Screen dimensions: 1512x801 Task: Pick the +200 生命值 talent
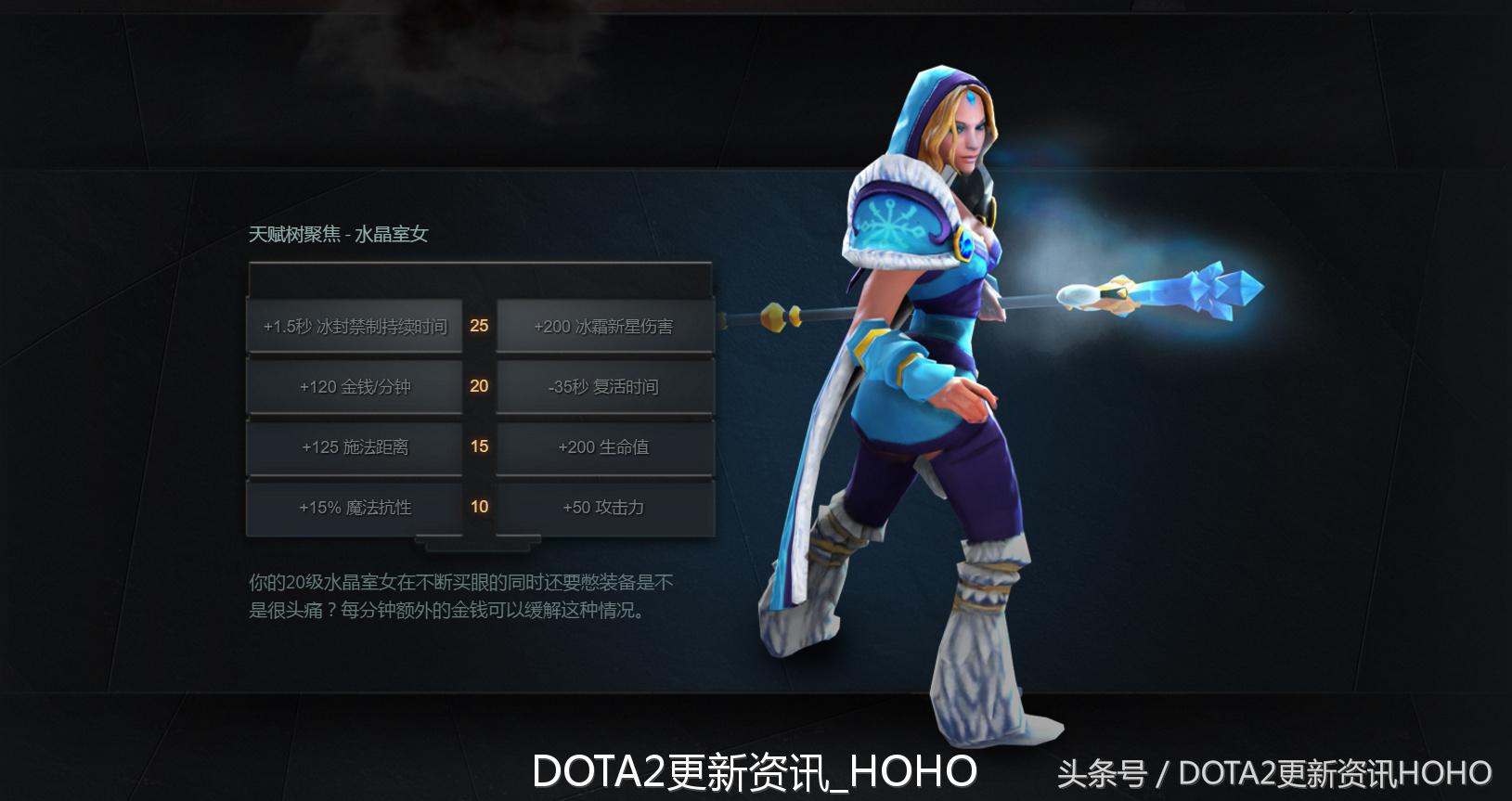(x=604, y=447)
